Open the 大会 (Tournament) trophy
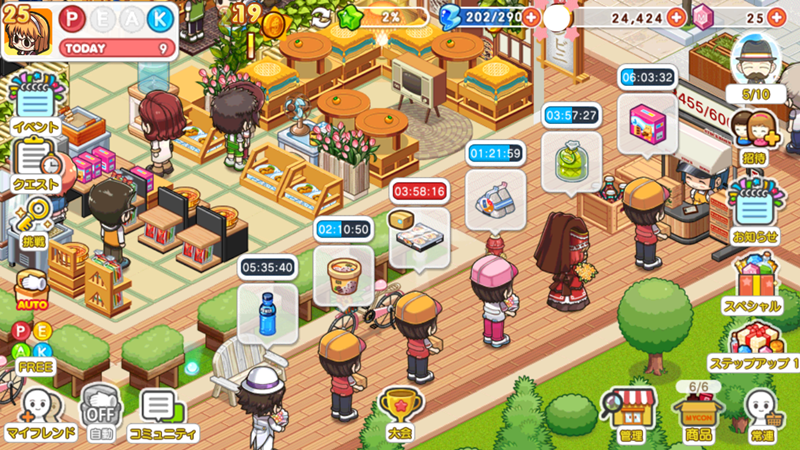The image size is (800, 450). pos(401,410)
